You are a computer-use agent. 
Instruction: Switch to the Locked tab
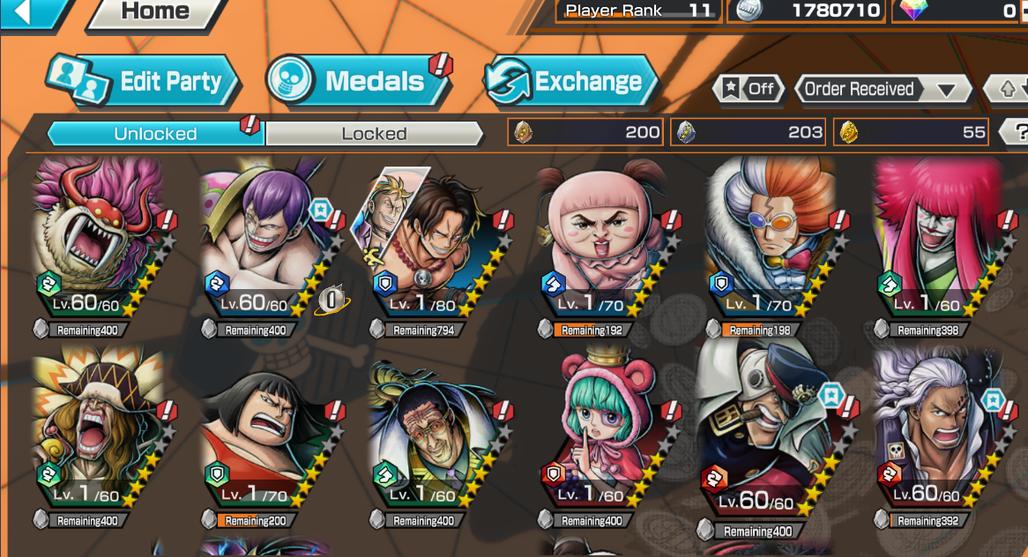[374, 133]
